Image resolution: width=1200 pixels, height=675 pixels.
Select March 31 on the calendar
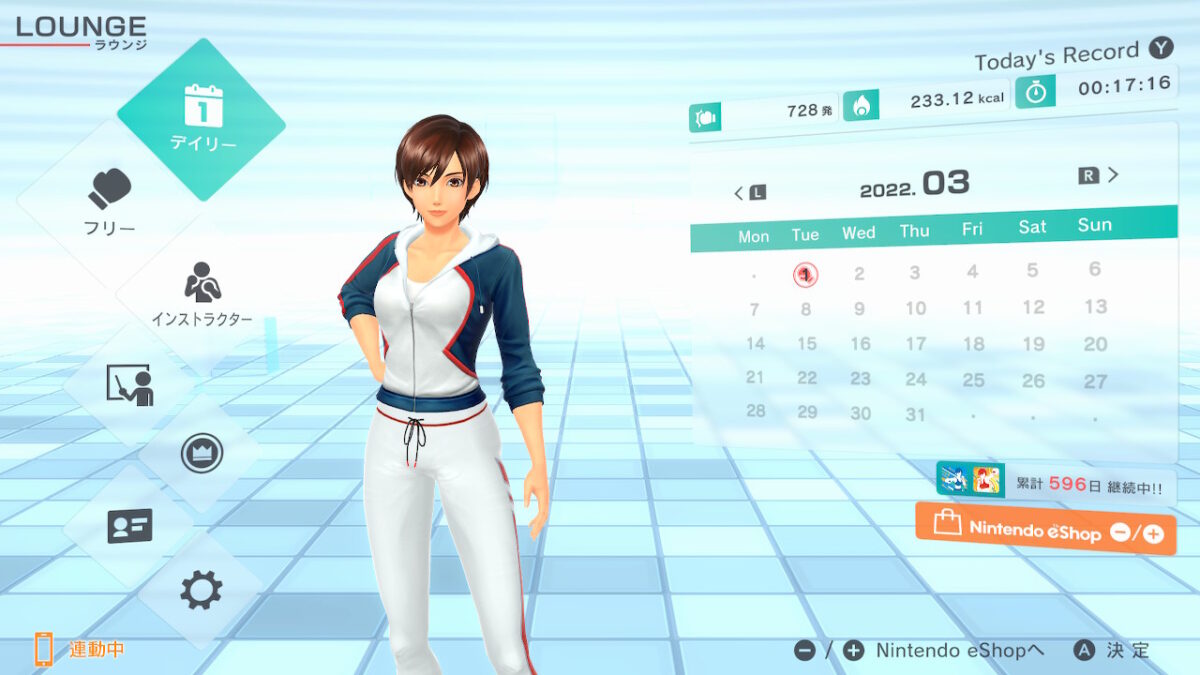(915, 413)
